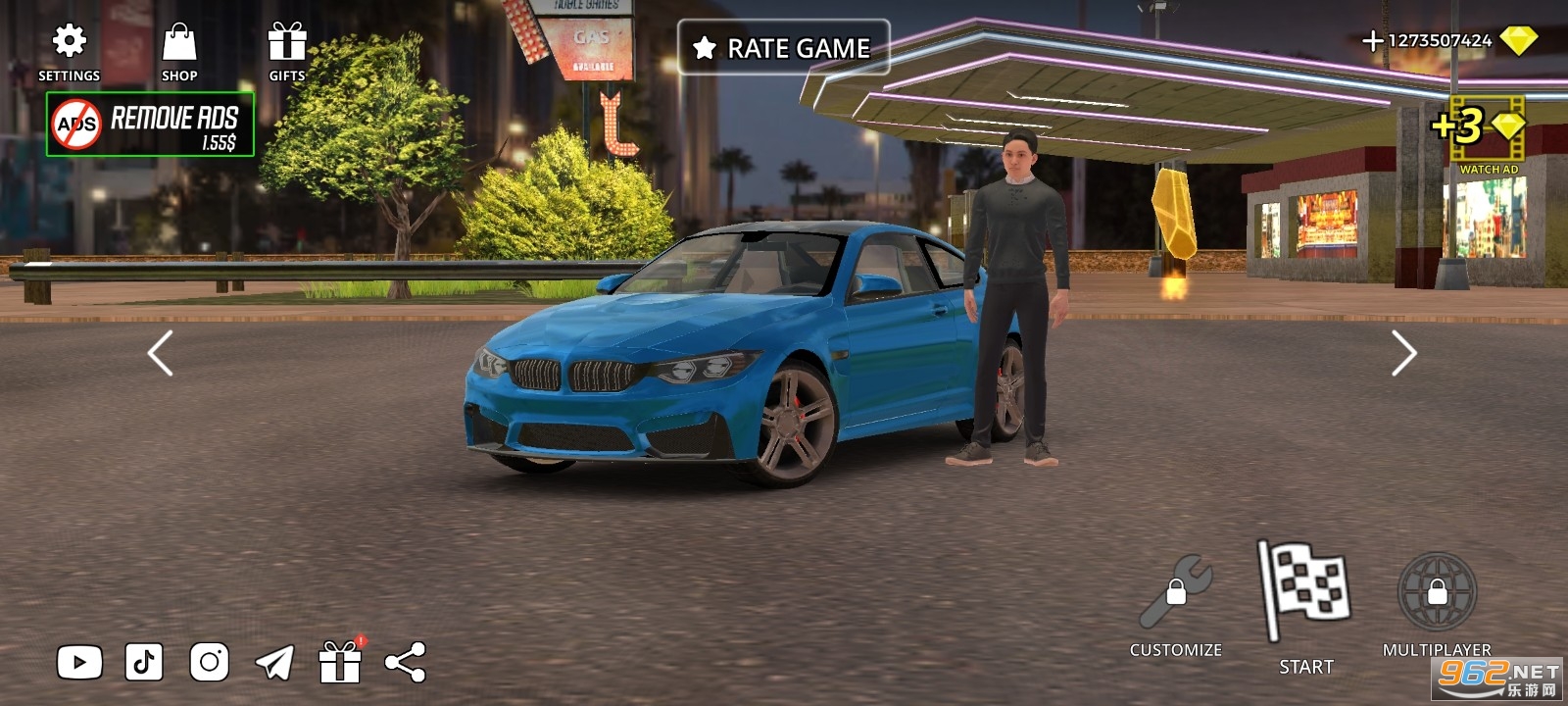Open the YouTube channel link
1568x706 pixels.
[79, 663]
